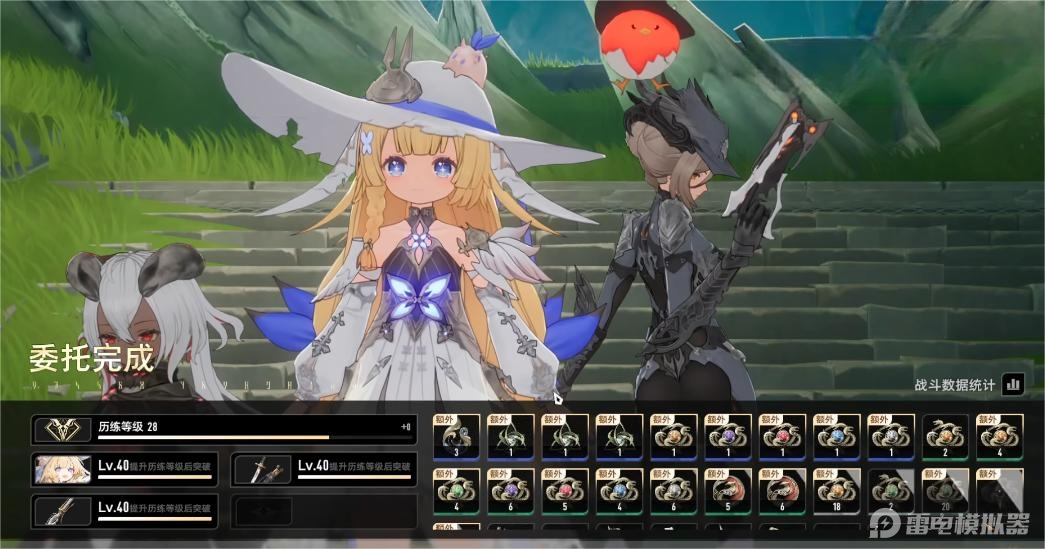Screen dimensions: 1045x549
Task: Click the 历练等级 emblem icon
Action: [64, 430]
